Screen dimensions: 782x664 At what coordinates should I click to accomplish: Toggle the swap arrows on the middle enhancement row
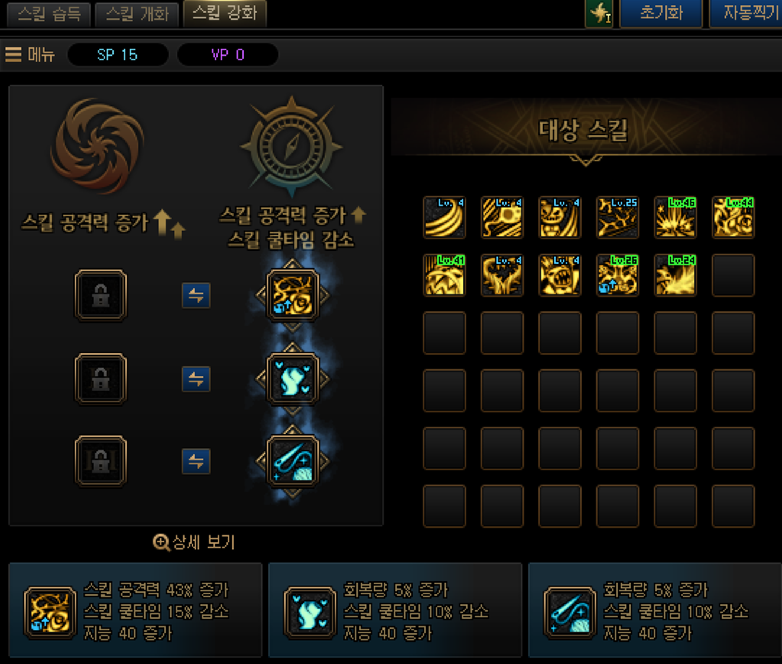[196, 379]
